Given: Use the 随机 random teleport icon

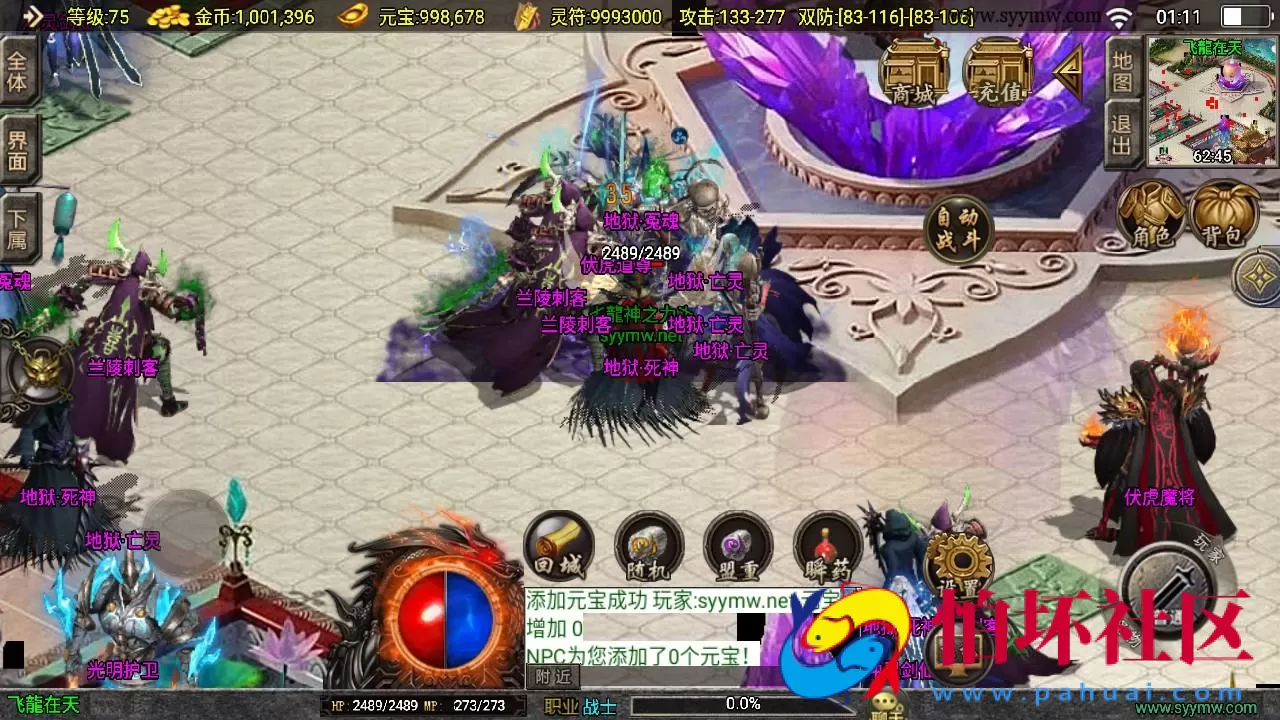Looking at the screenshot, I should tap(647, 546).
